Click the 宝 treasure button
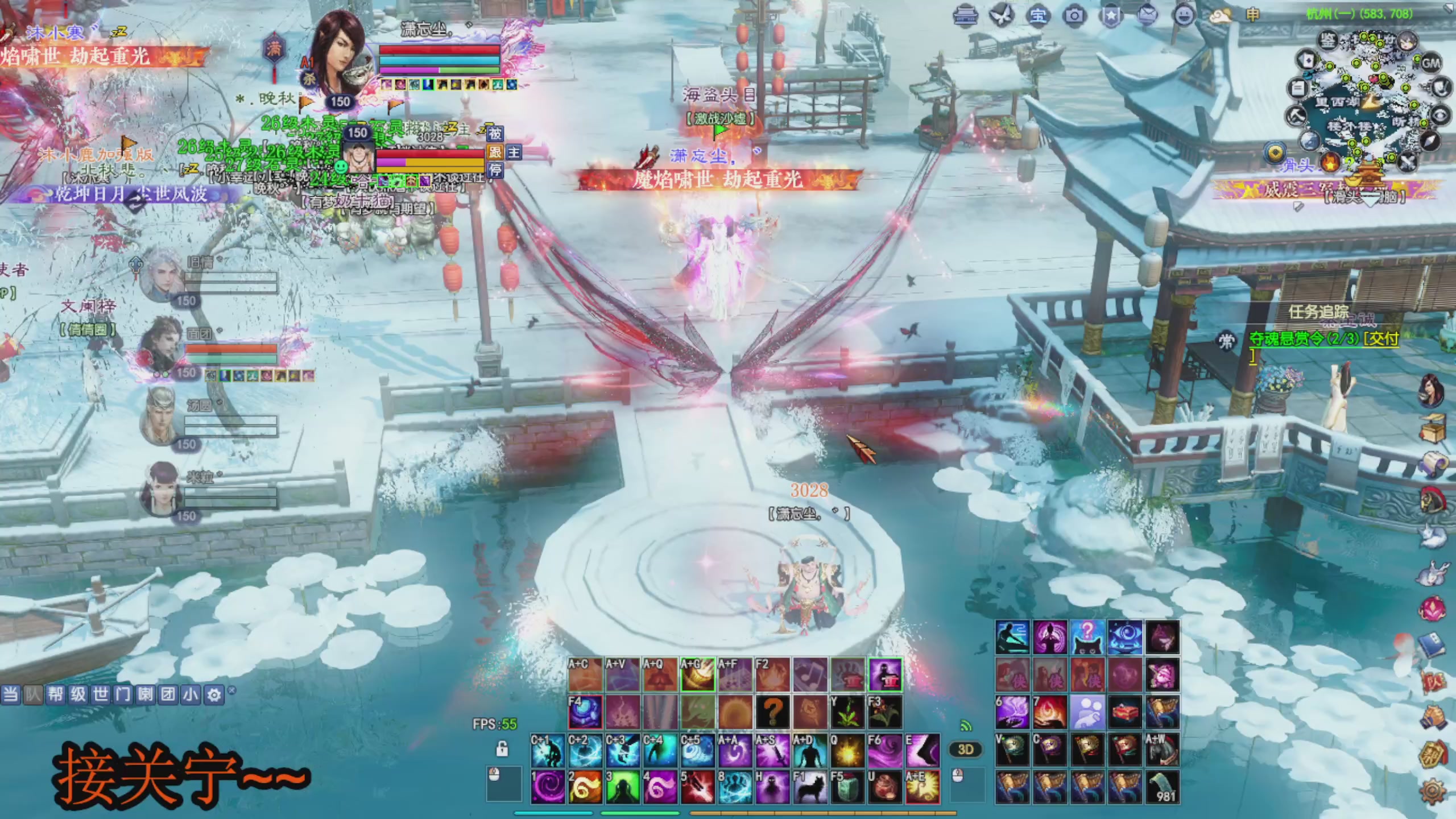Screen dimensions: 1456x819 point(1038,15)
